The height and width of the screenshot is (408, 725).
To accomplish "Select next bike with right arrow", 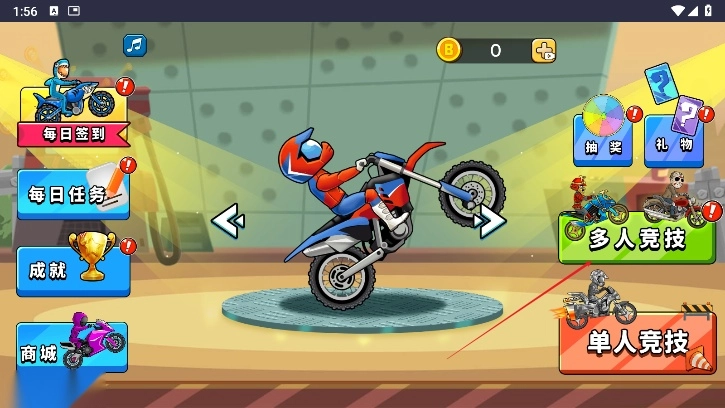I will 490,221.
